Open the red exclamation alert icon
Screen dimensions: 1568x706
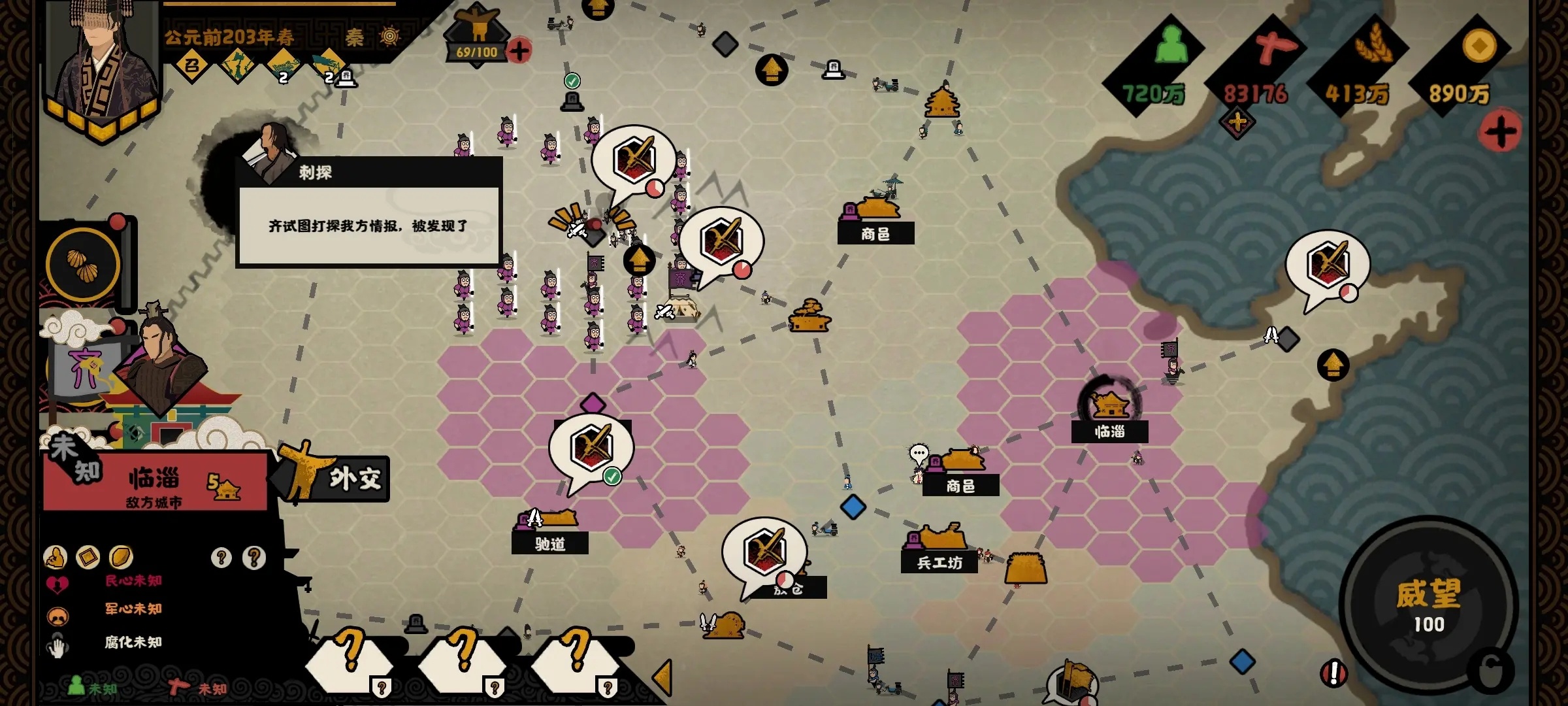(x=1333, y=673)
